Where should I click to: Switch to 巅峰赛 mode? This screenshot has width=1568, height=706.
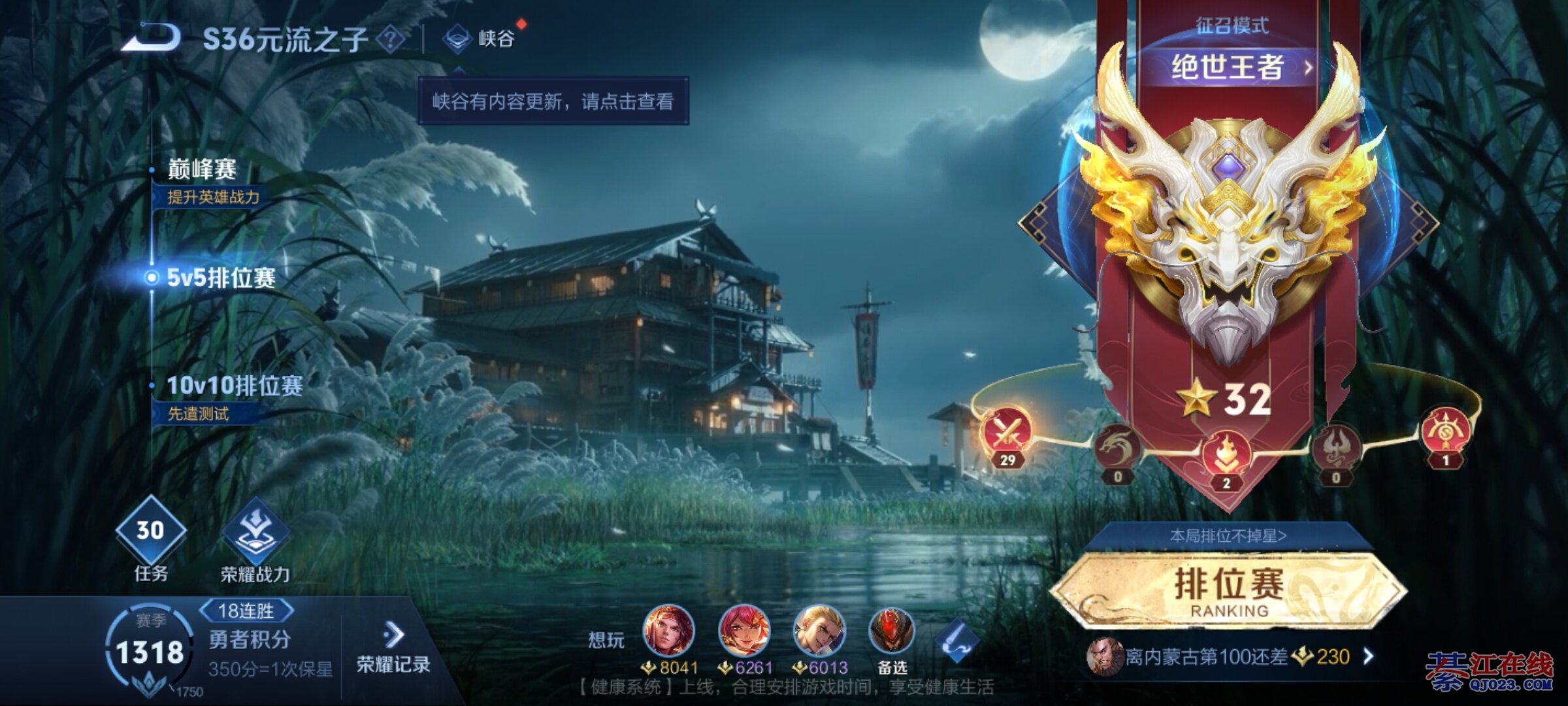coord(202,170)
